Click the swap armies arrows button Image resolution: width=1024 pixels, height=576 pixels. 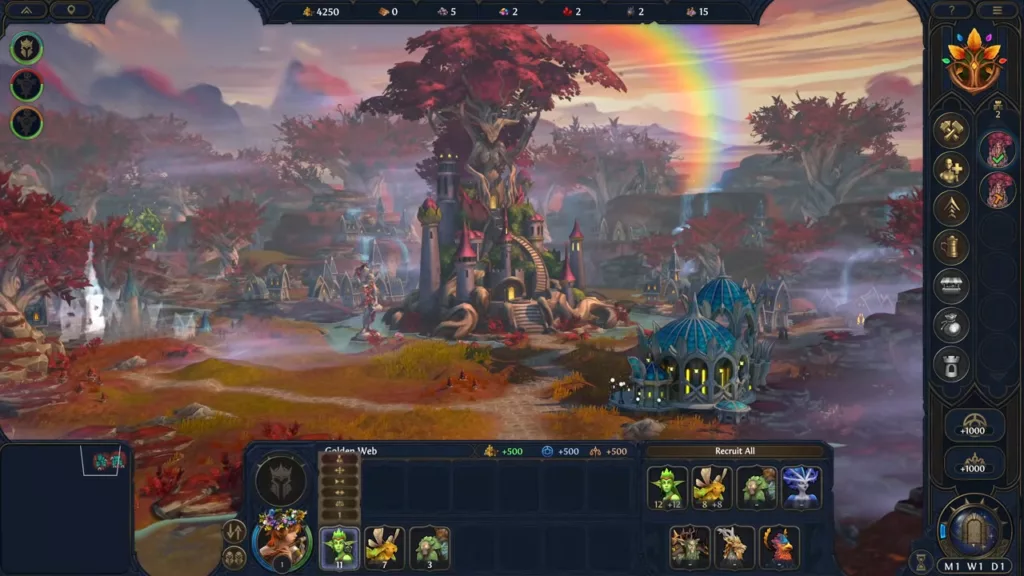[x=235, y=531]
